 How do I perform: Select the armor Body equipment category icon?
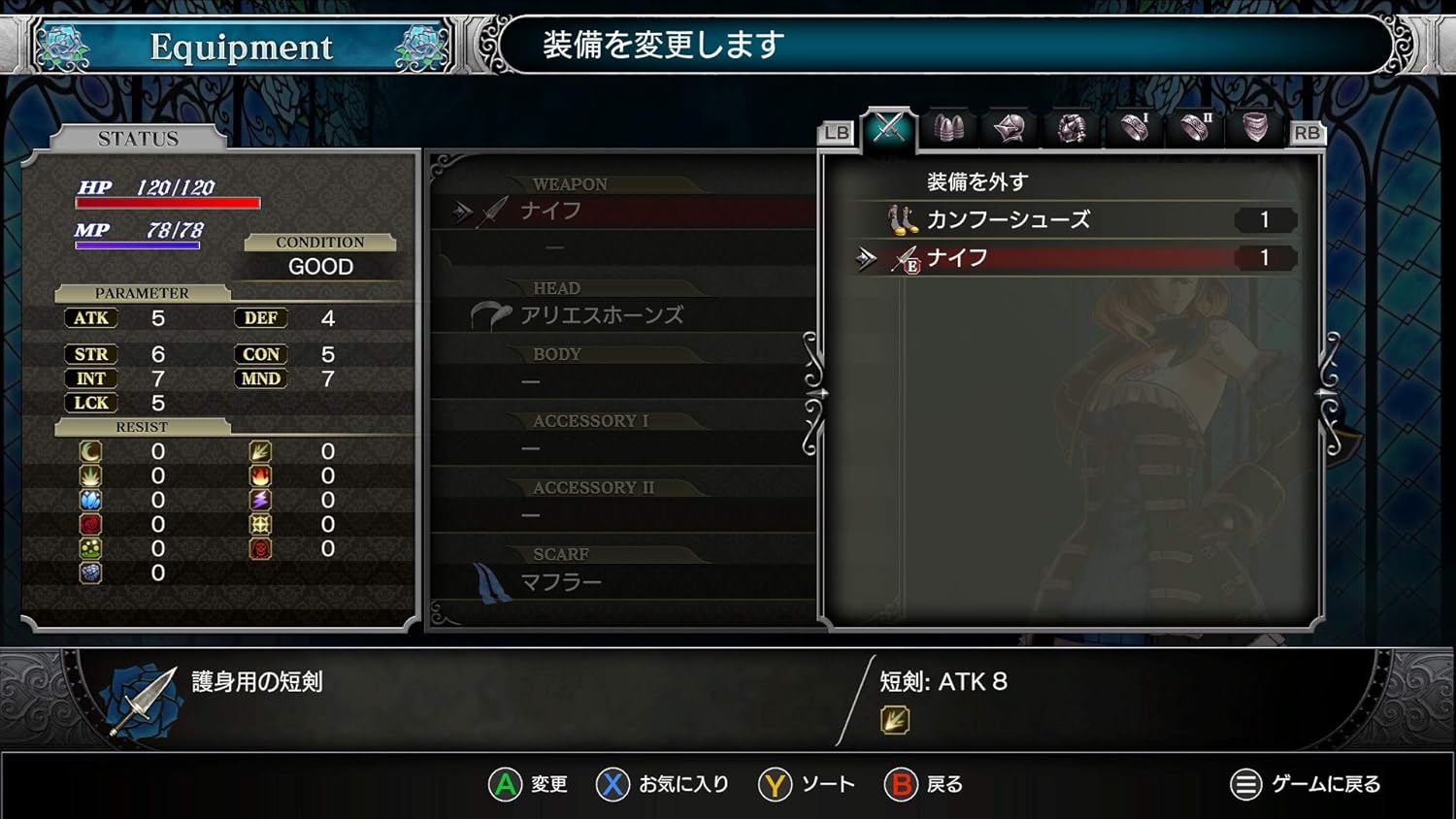[1071, 127]
